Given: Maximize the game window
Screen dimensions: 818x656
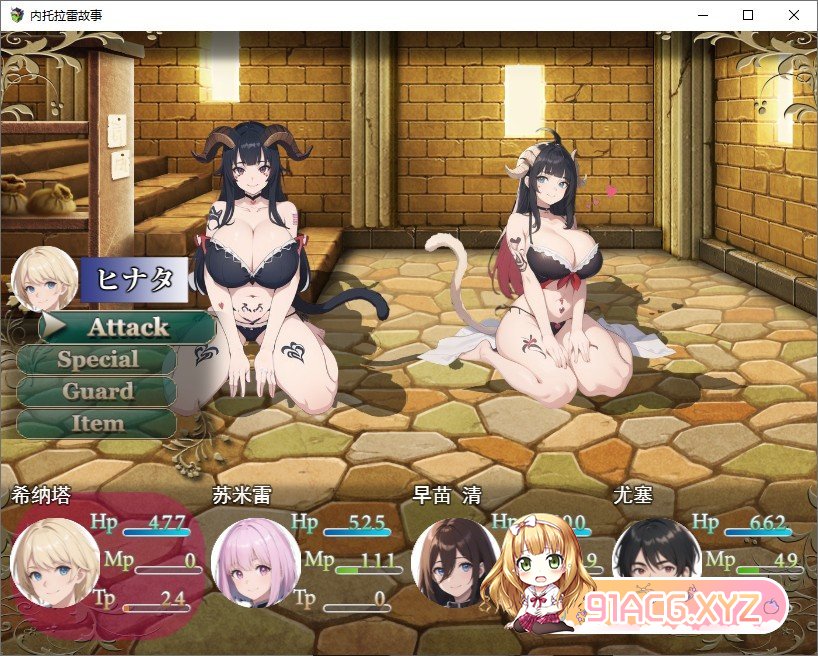Looking at the screenshot, I should pos(748,15).
